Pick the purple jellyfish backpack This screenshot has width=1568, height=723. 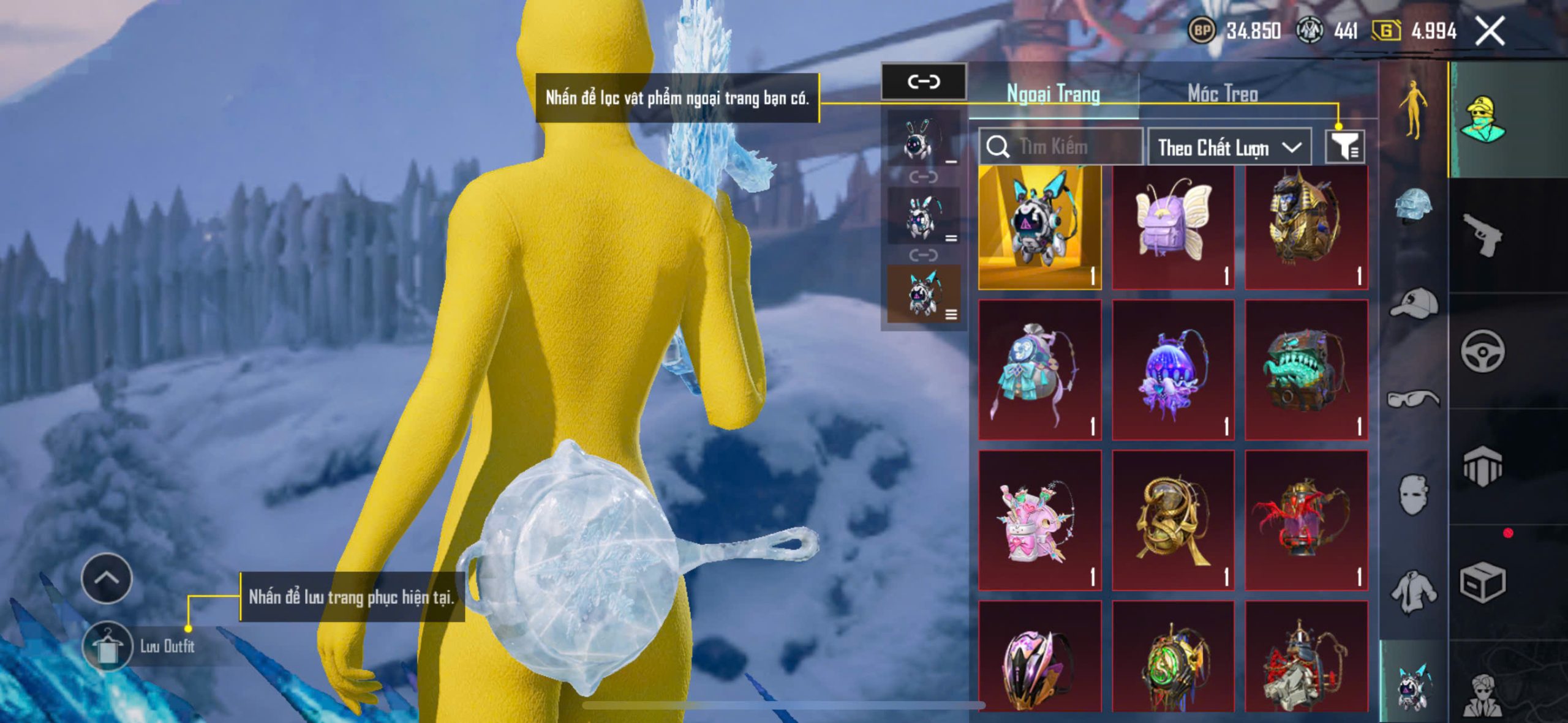1172,370
